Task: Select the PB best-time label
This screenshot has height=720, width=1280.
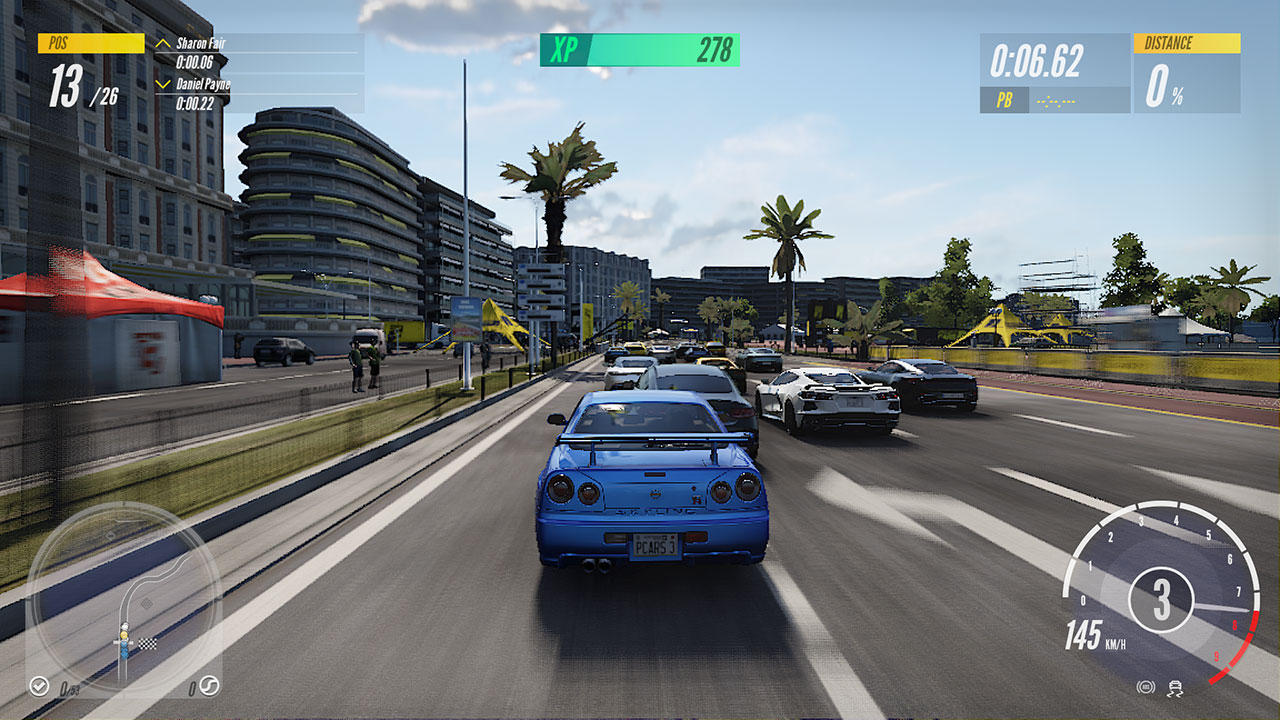Action: tap(1005, 99)
